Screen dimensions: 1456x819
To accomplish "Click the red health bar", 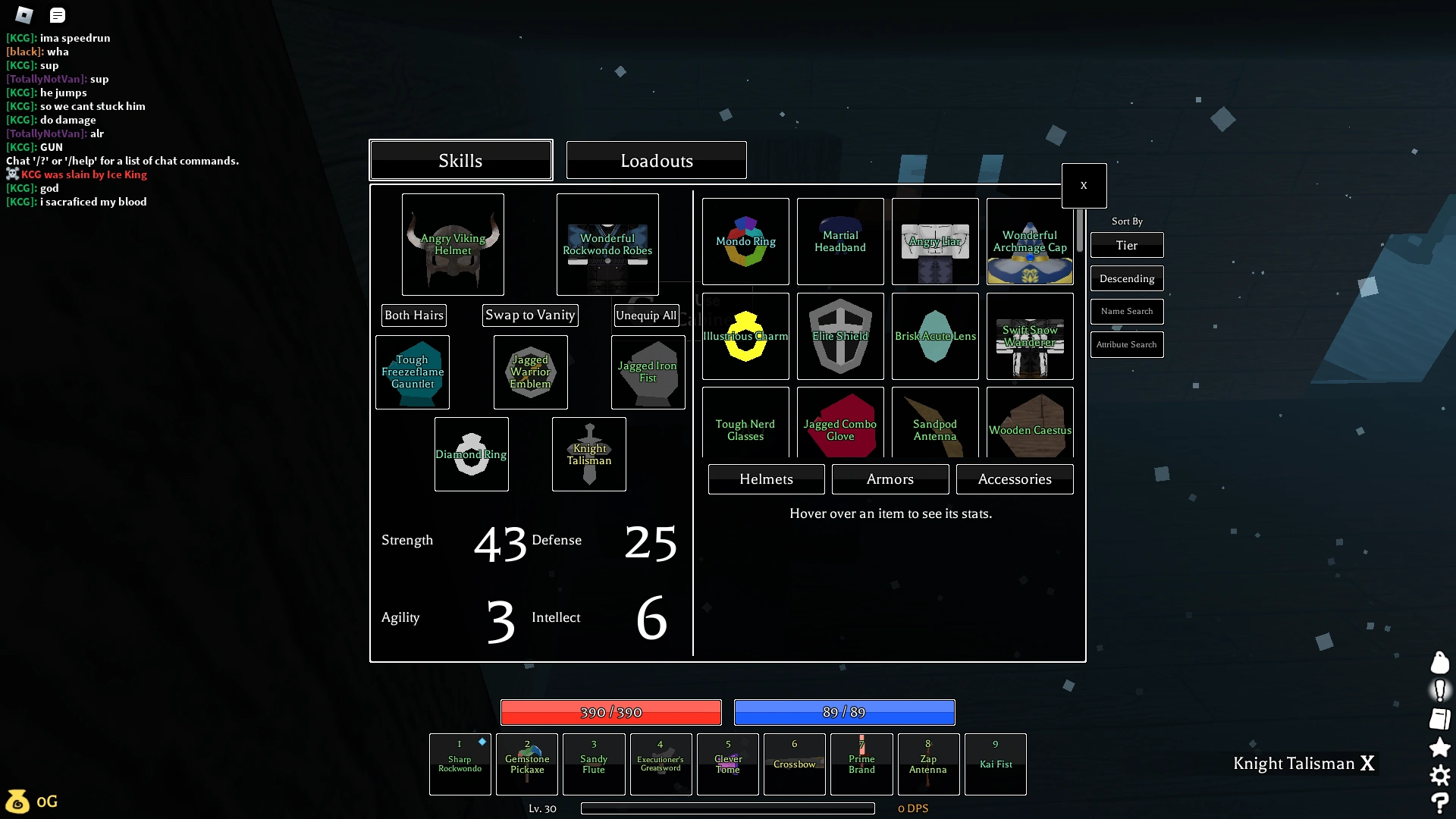I will click(x=610, y=712).
